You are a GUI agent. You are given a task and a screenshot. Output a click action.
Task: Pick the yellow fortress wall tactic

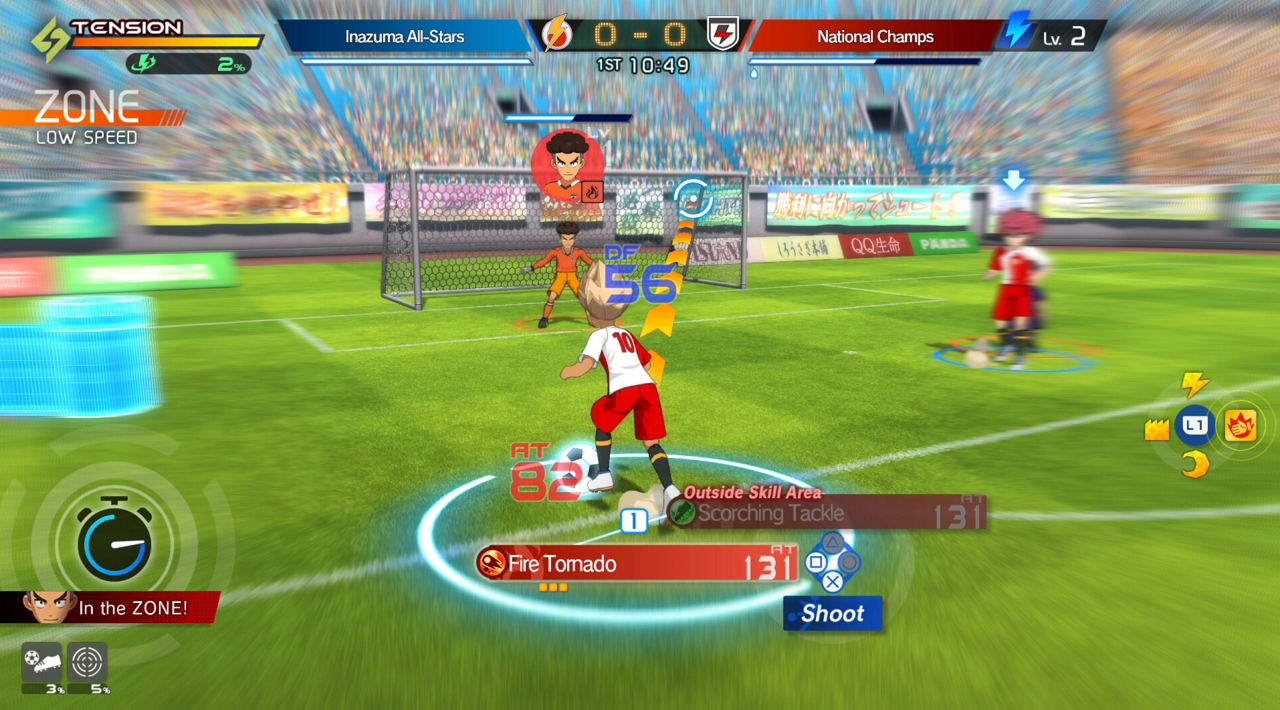coord(1157,430)
